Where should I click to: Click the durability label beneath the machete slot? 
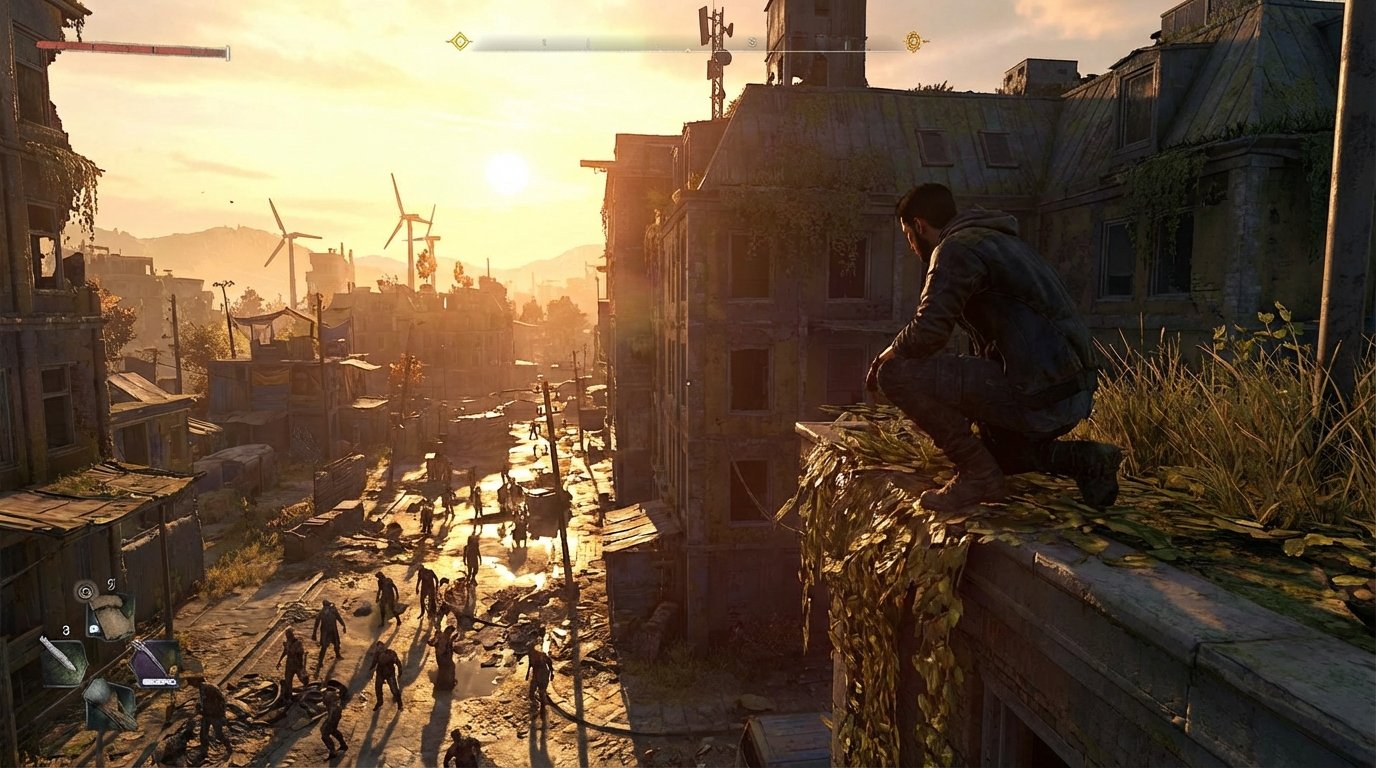click(x=158, y=682)
